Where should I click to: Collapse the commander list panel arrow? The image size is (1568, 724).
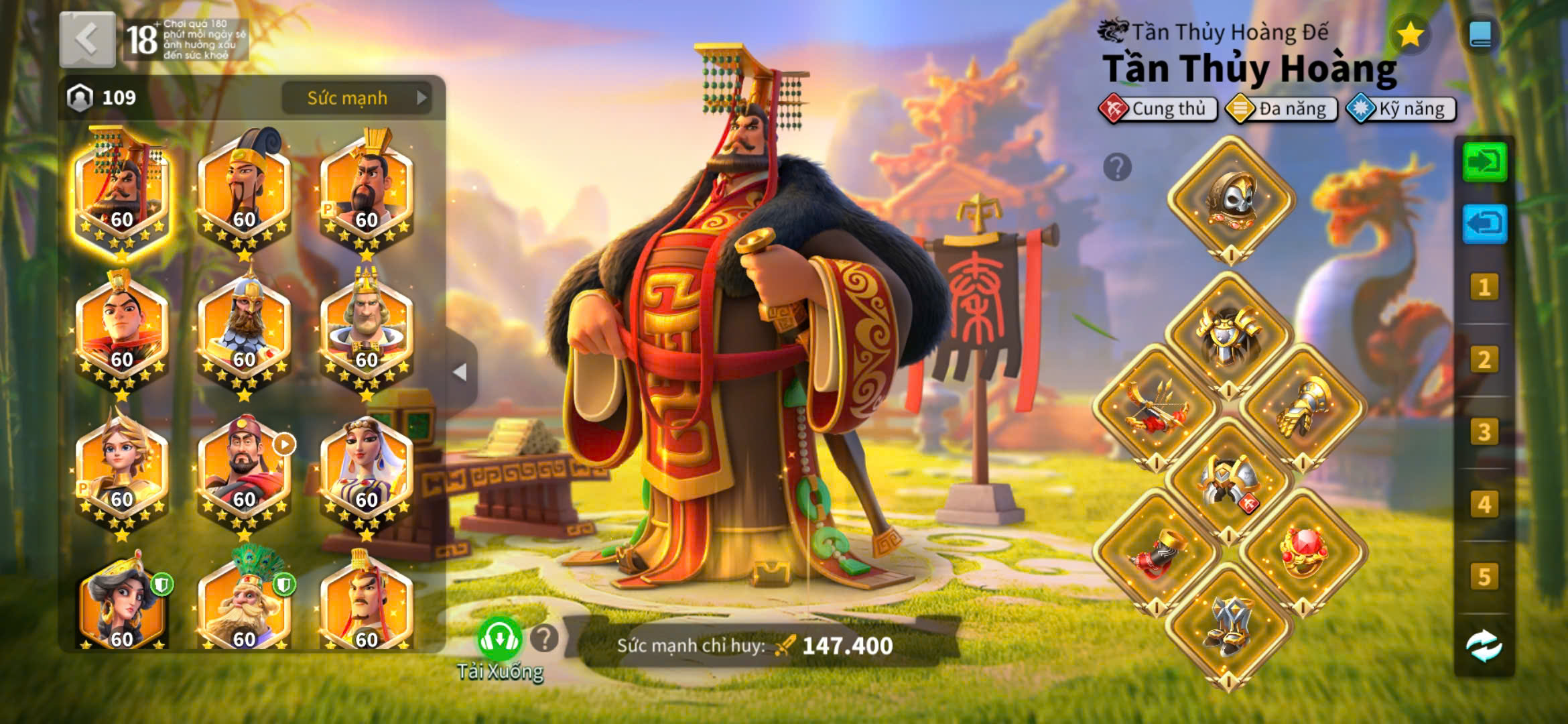[460, 372]
